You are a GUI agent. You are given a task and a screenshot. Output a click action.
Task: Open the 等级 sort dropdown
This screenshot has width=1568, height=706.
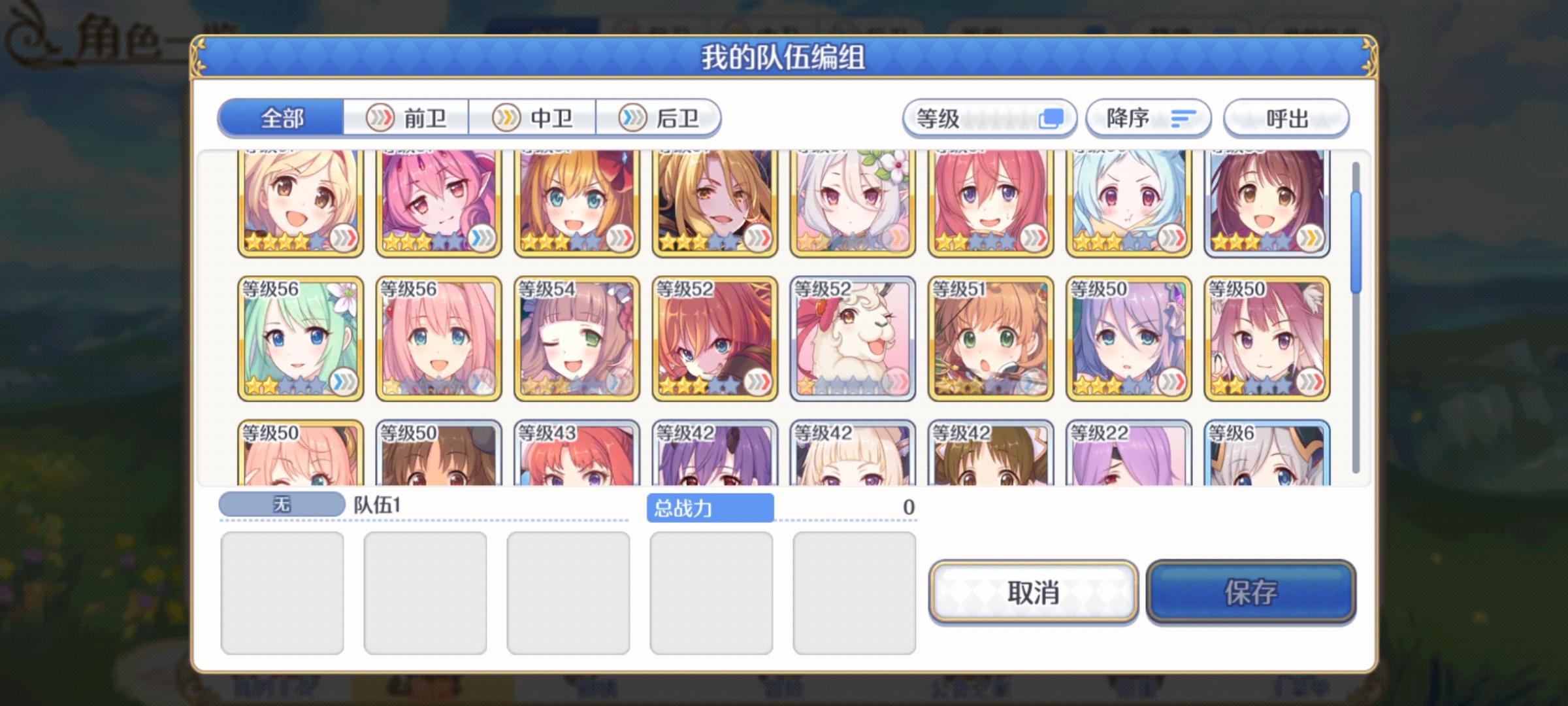988,118
